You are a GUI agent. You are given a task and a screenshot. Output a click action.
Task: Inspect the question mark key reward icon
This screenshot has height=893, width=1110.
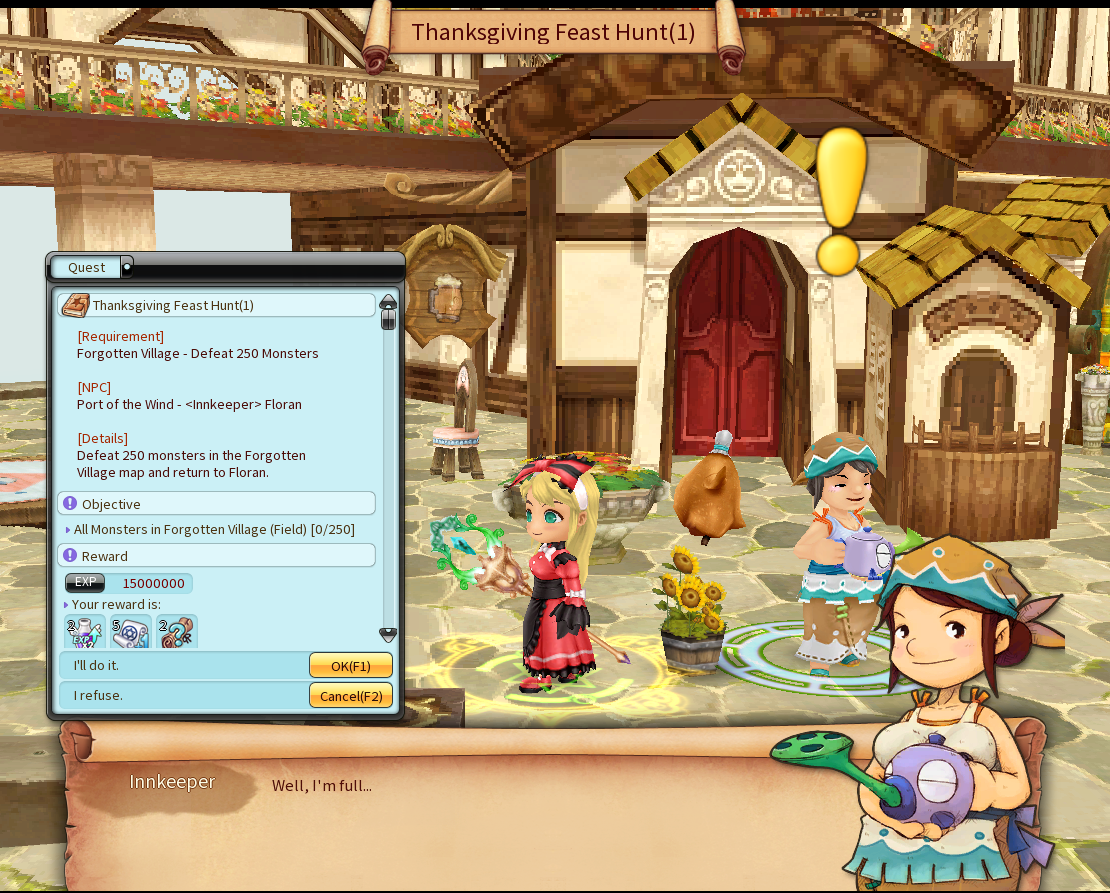[x=177, y=633]
